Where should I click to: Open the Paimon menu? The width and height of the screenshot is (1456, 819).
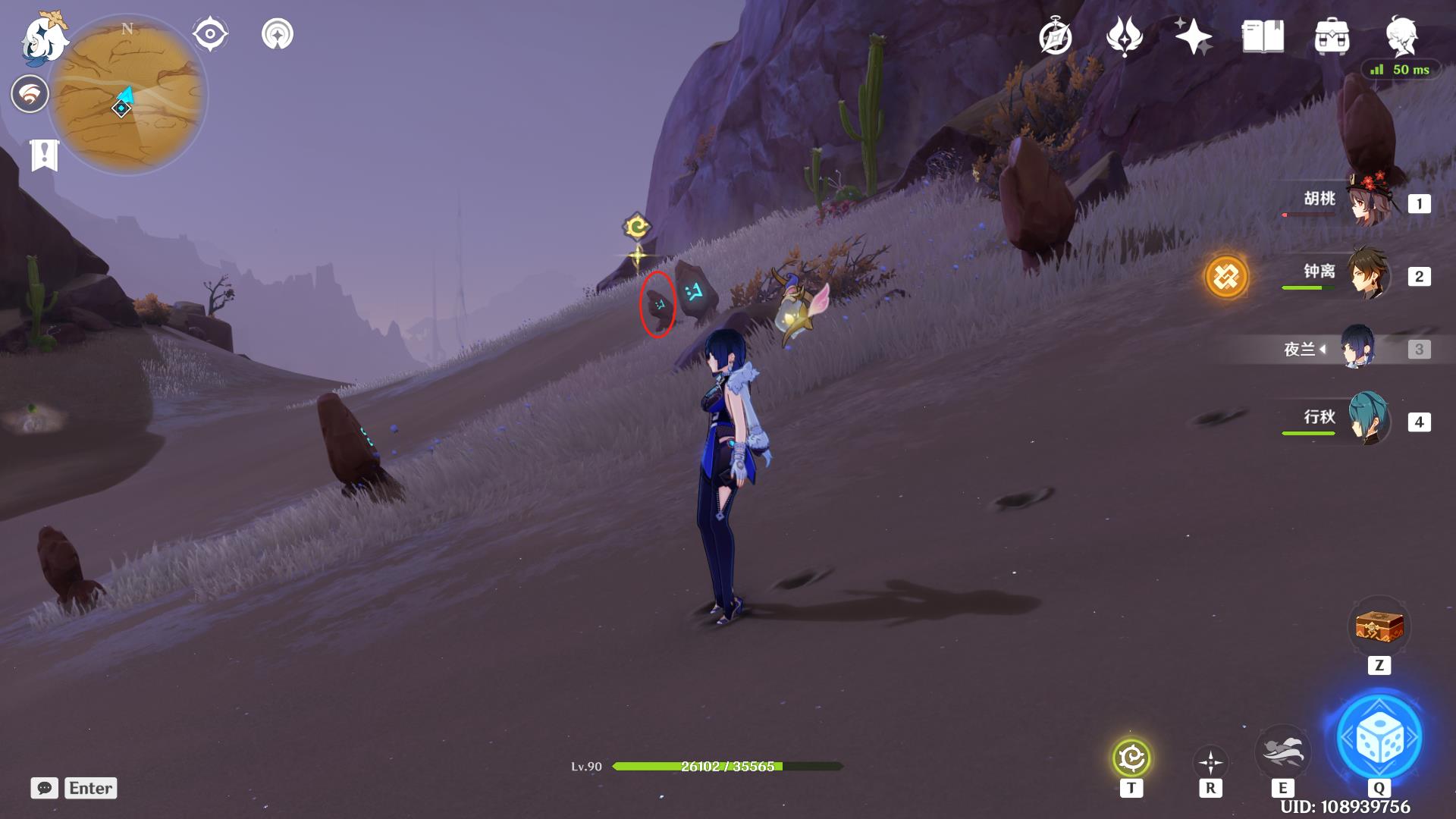point(44,38)
